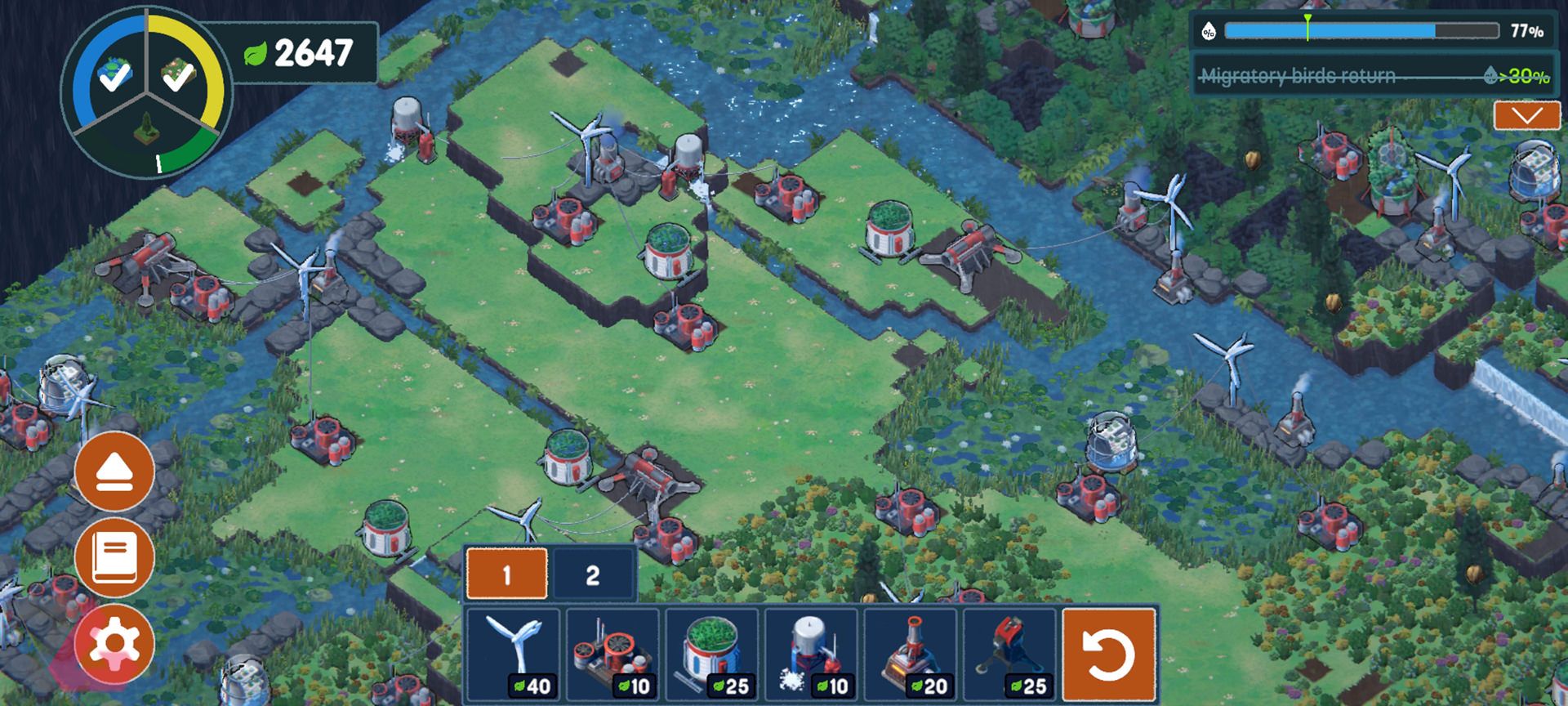Viewport: 1568px width, 706px height.
Task: Choose the toxin scrubber building costing 10
Action: (612, 654)
